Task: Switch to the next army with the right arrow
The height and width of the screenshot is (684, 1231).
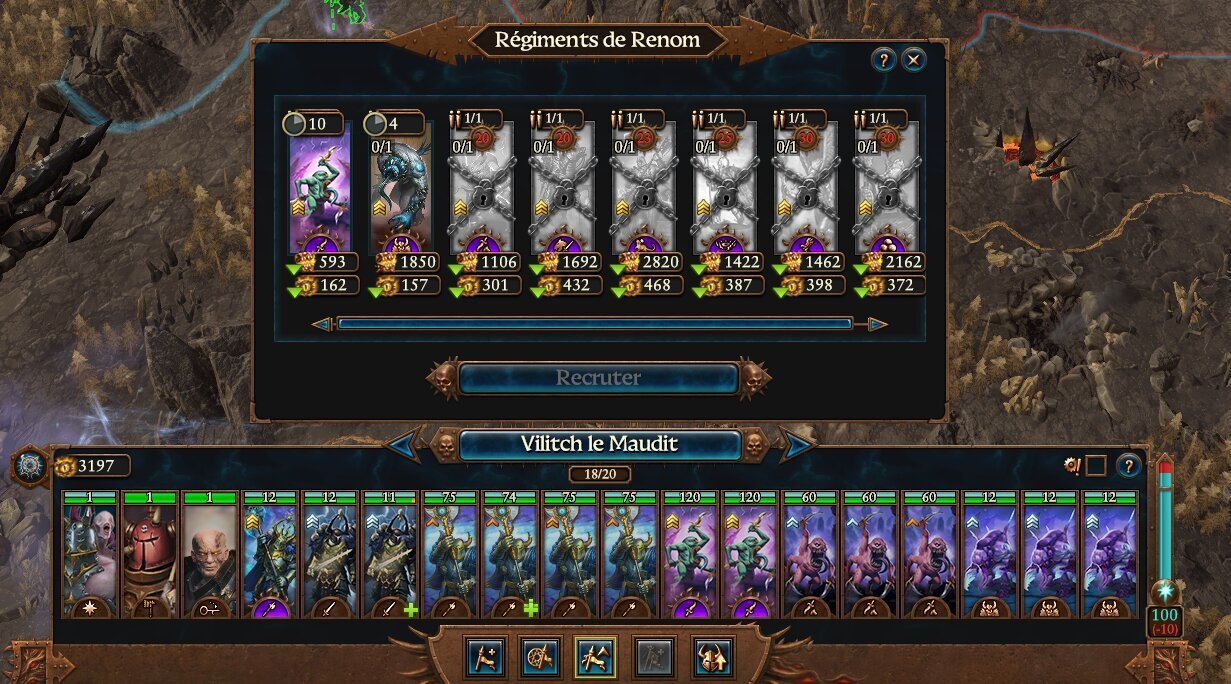Action: [796, 445]
